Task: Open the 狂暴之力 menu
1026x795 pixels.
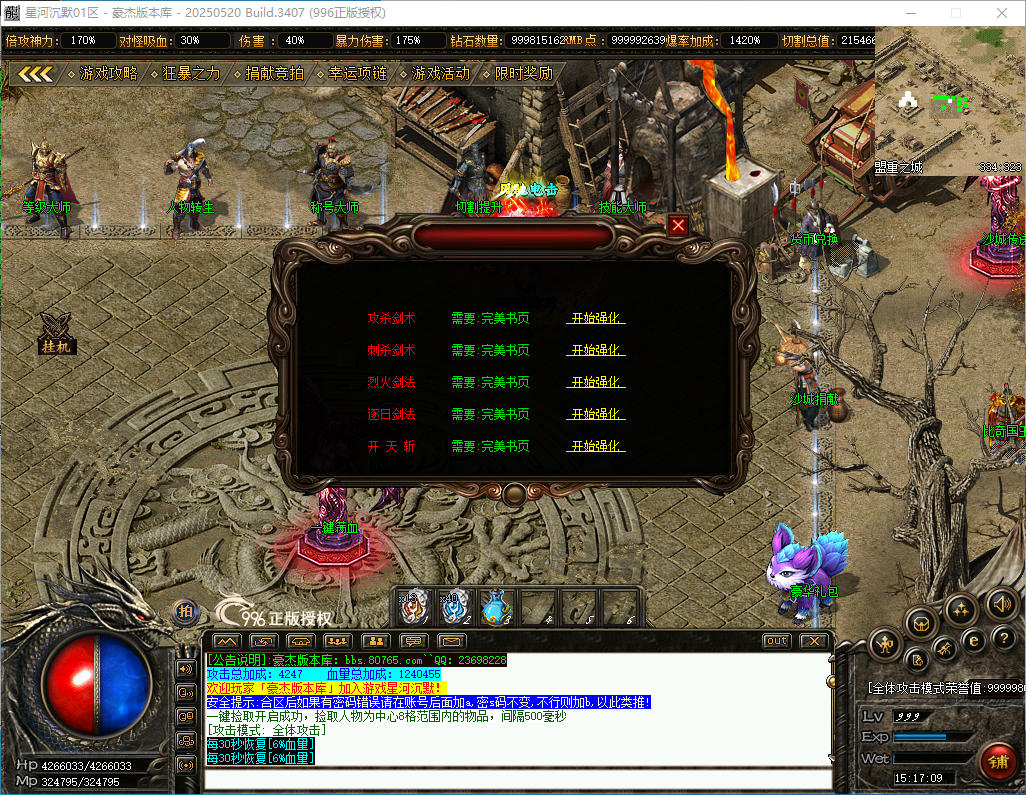Action: 191,74
